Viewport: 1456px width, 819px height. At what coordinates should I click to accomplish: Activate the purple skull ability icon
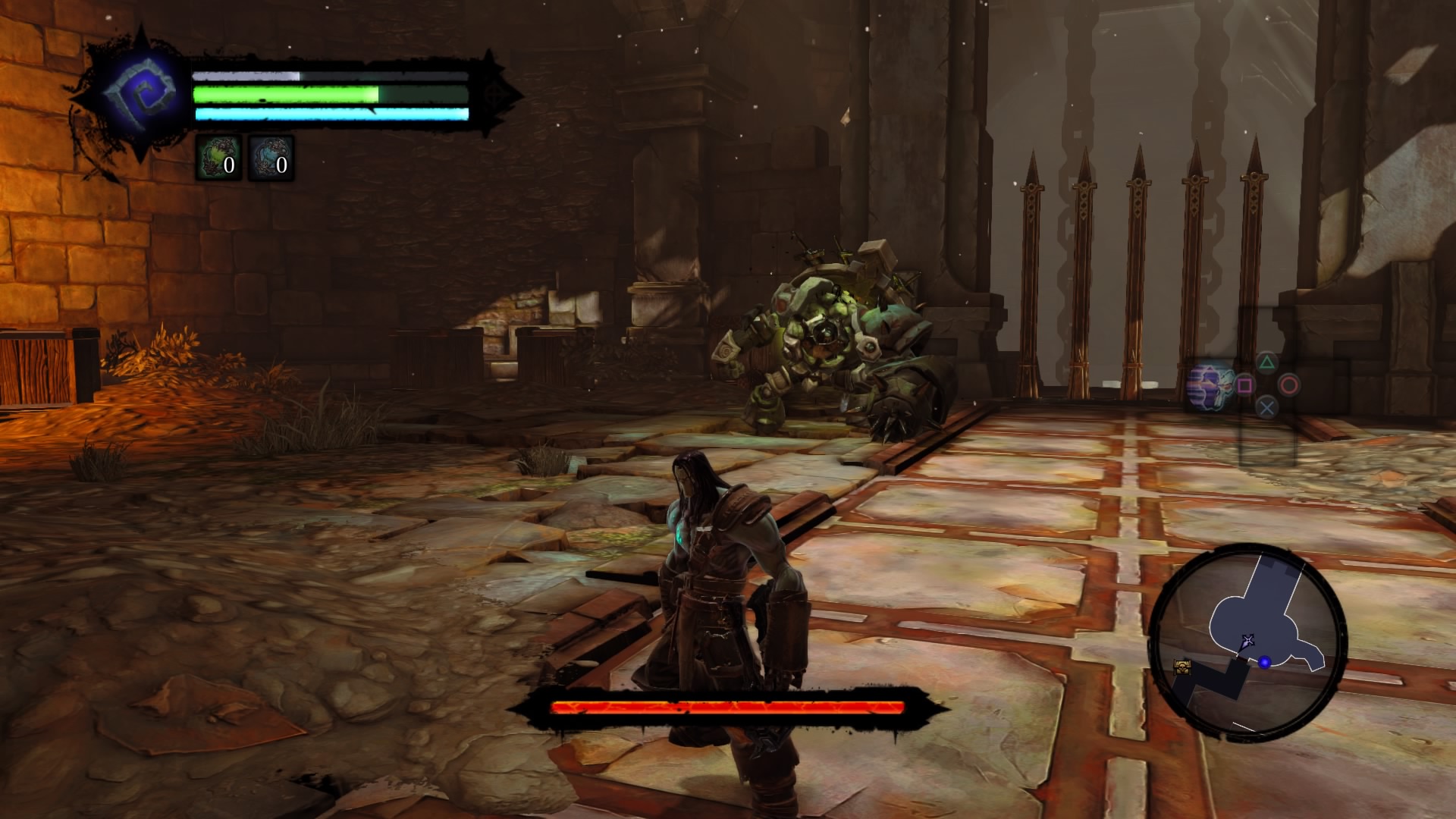[x=1210, y=387]
